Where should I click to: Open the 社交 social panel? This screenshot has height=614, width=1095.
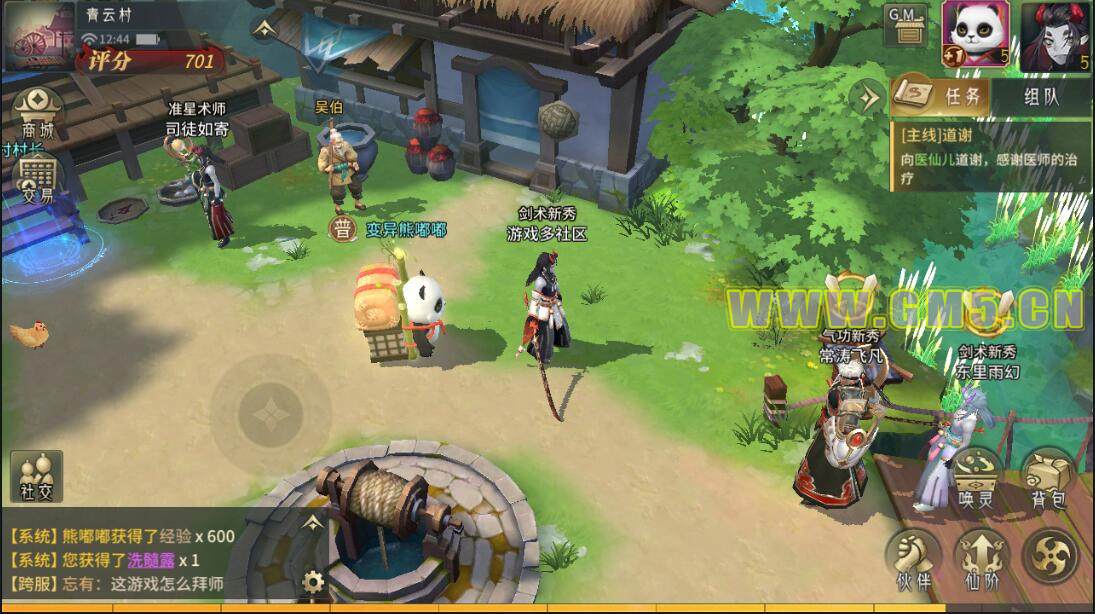tap(36, 476)
